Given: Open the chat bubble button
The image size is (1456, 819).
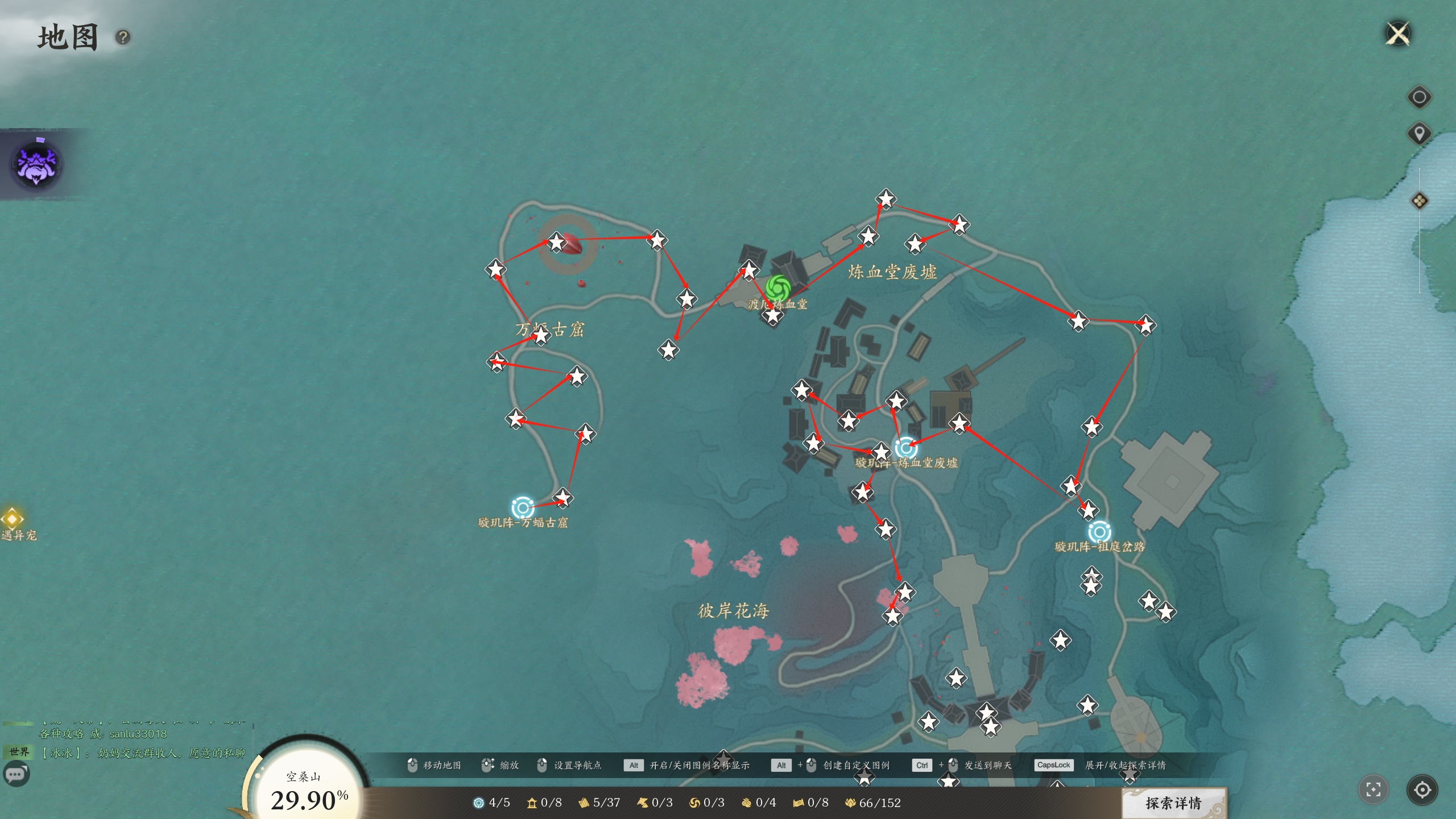Looking at the screenshot, I should coord(16,774).
